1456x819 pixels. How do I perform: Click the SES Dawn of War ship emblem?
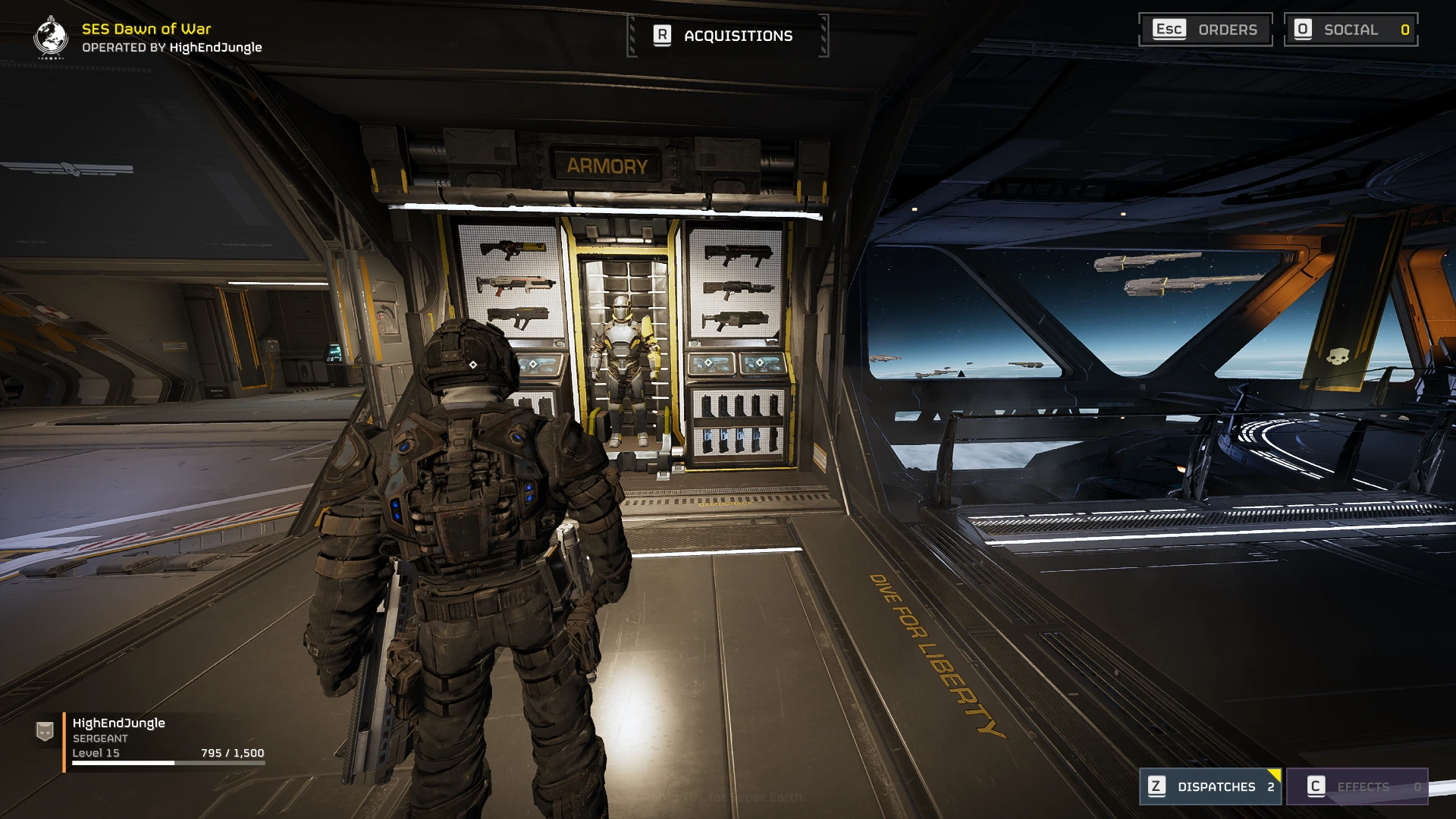pos(51,36)
